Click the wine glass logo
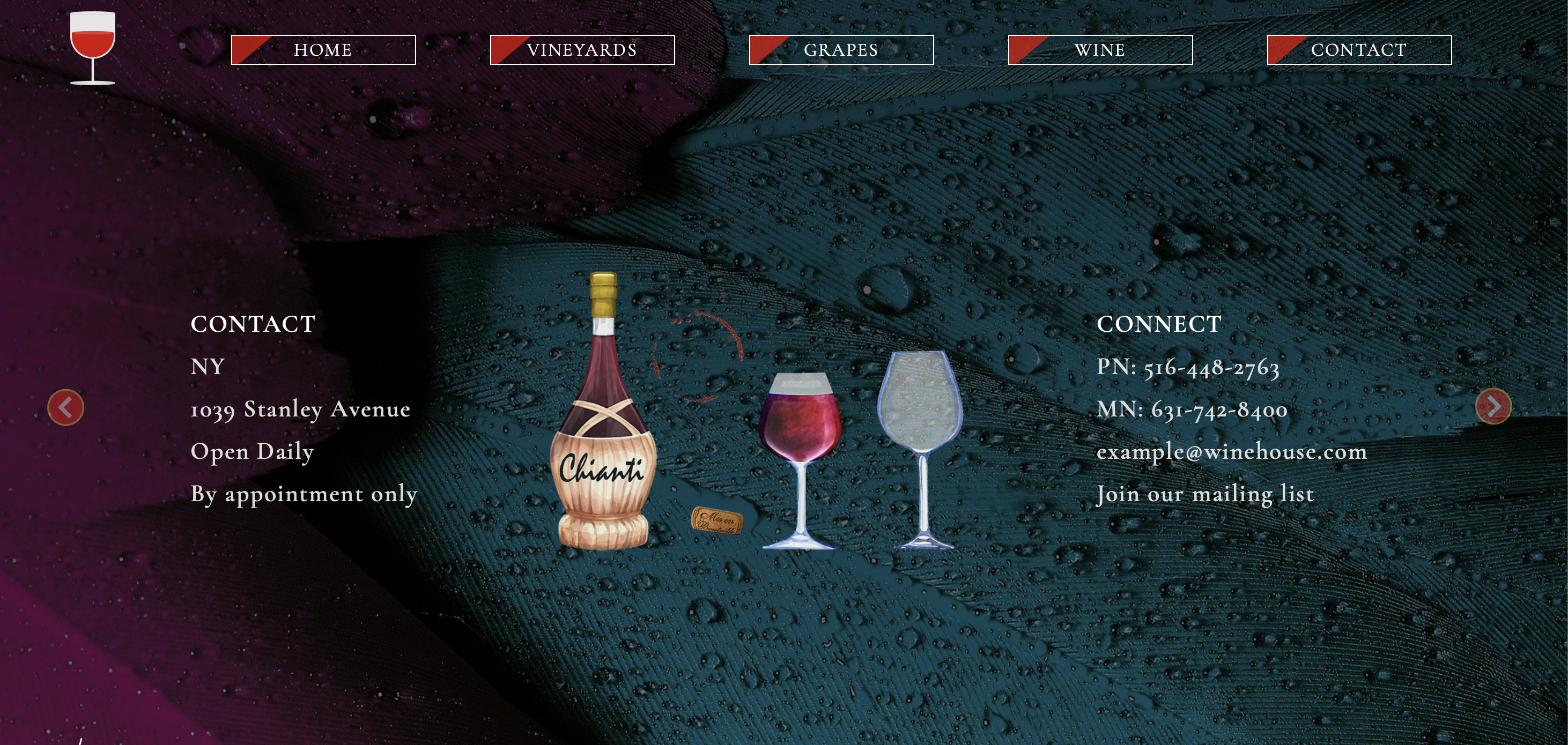This screenshot has height=745, width=1568. [93, 48]
